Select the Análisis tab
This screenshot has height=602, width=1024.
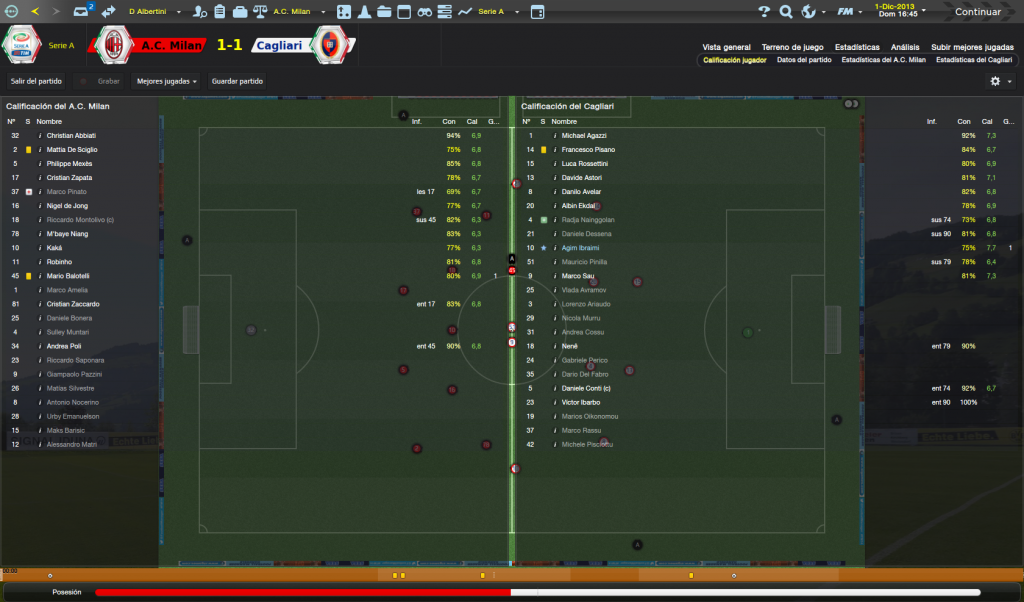pos(905,47)
